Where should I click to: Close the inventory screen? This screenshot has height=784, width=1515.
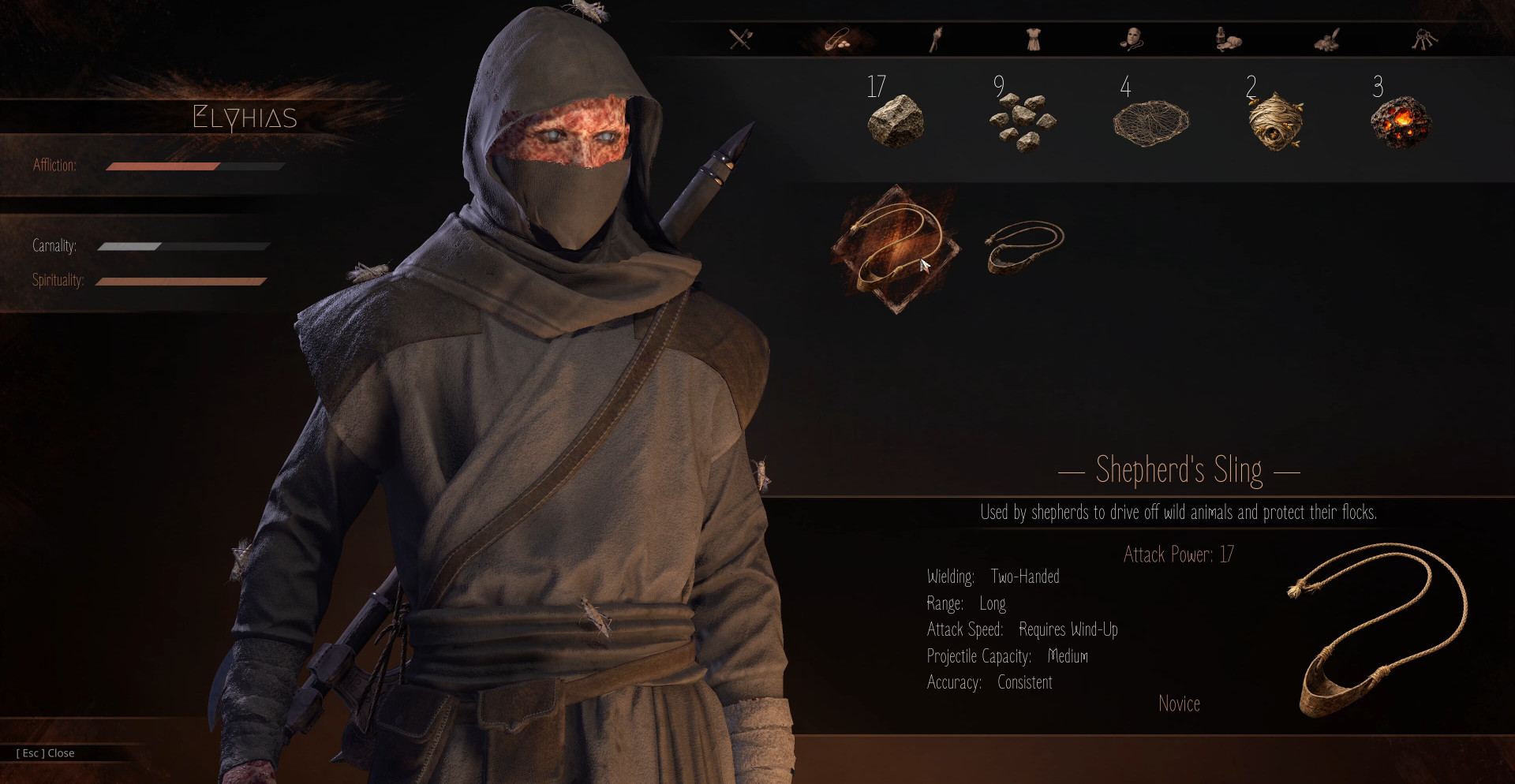coord(46,753)
